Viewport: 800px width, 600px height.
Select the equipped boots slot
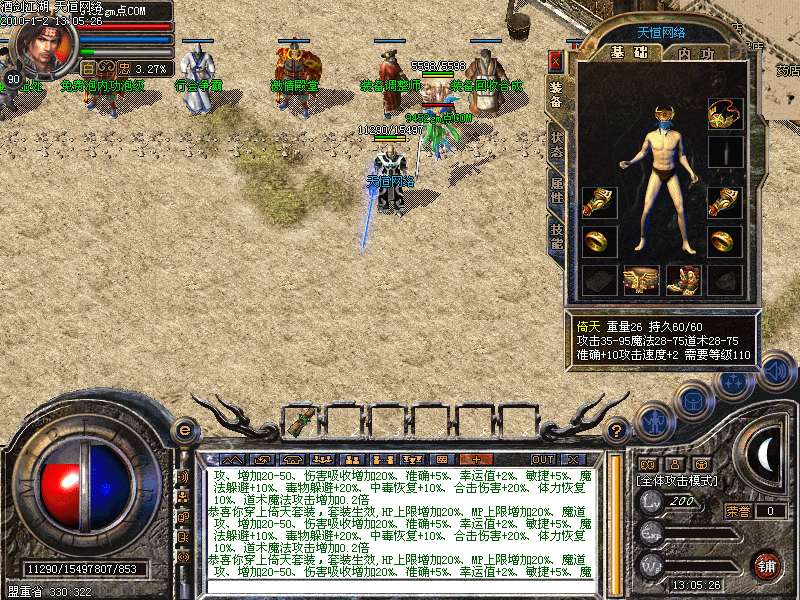point(683,281)
